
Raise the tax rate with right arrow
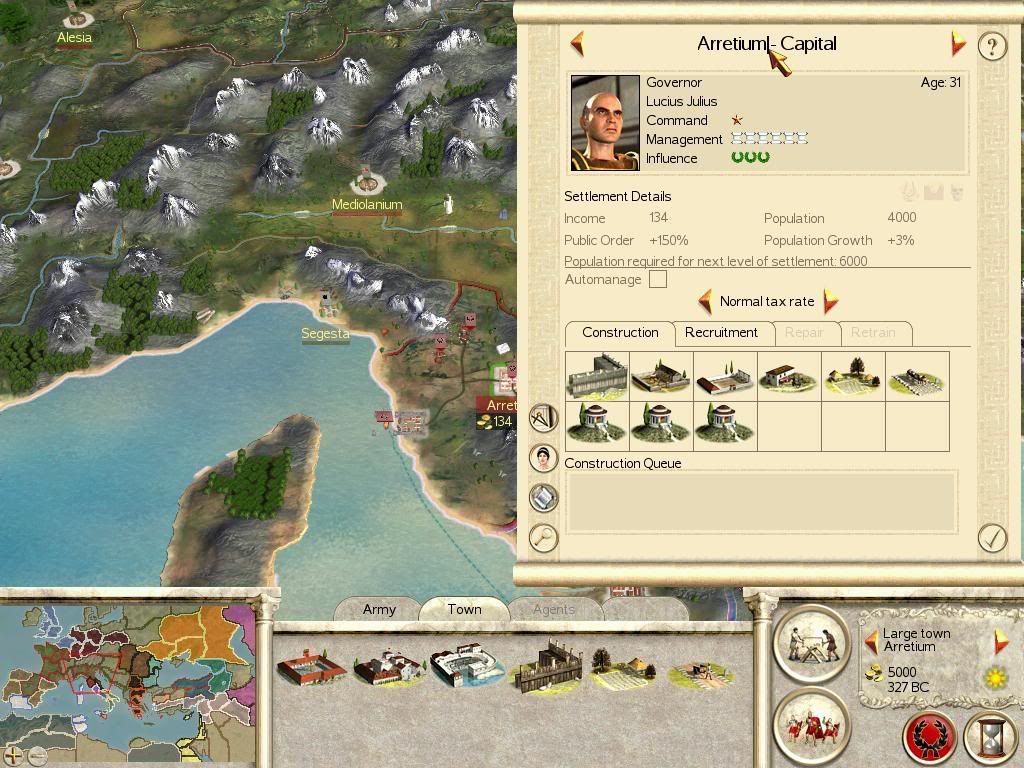tap(830, 301)
